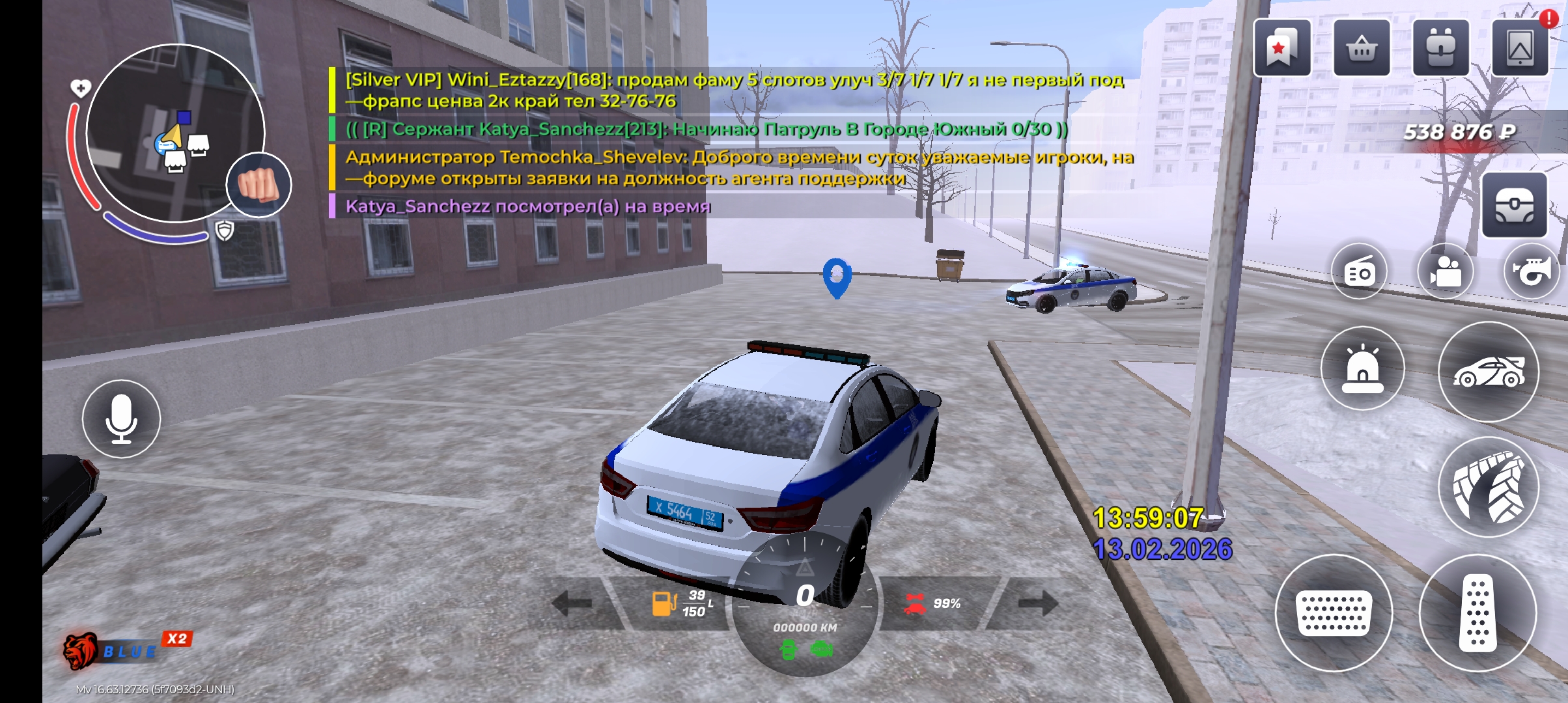
Task: Open the treasure chest button
Action: click(1514, 205)
